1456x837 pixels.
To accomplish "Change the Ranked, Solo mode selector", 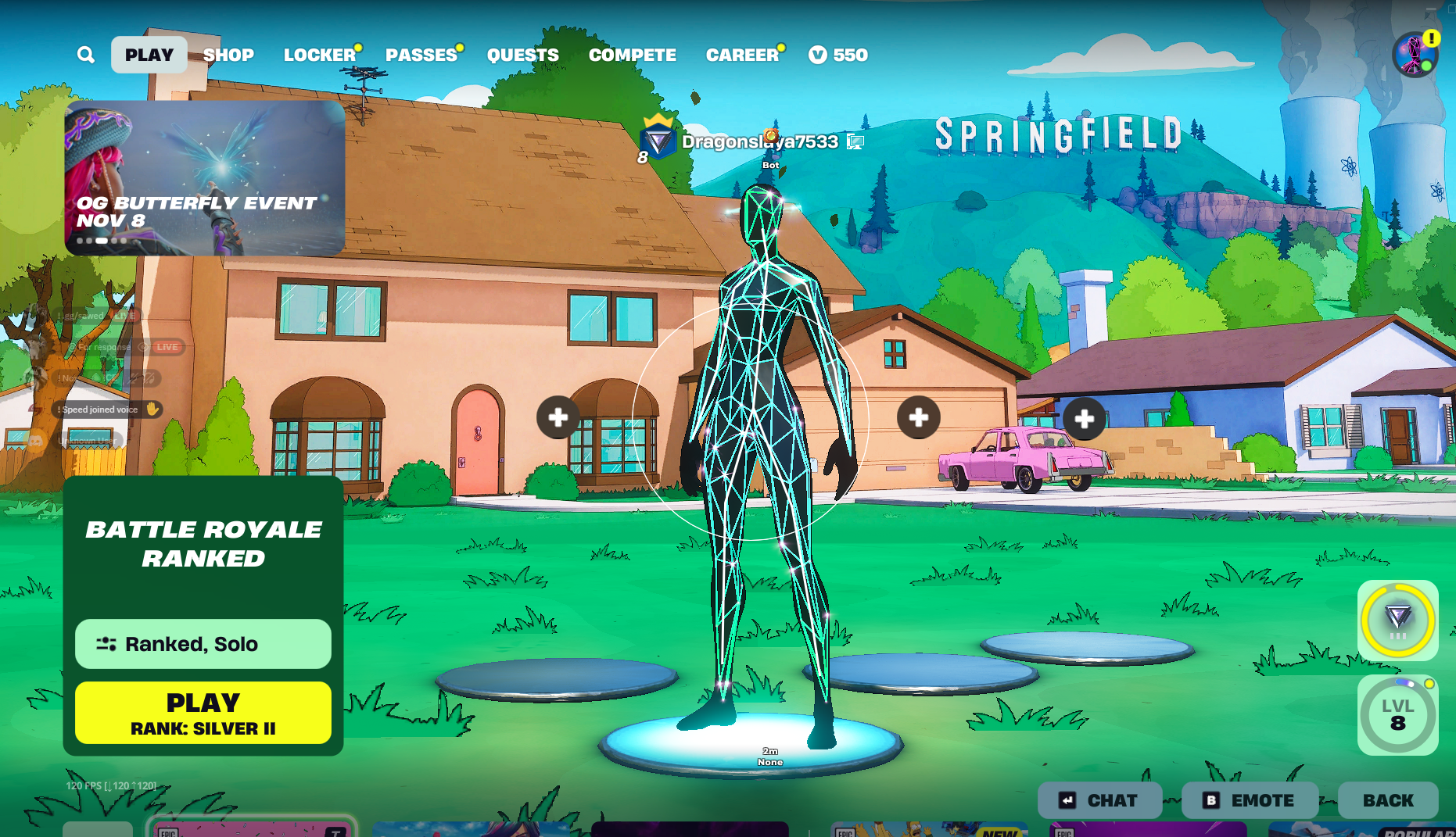I will (x=203, y=644).
